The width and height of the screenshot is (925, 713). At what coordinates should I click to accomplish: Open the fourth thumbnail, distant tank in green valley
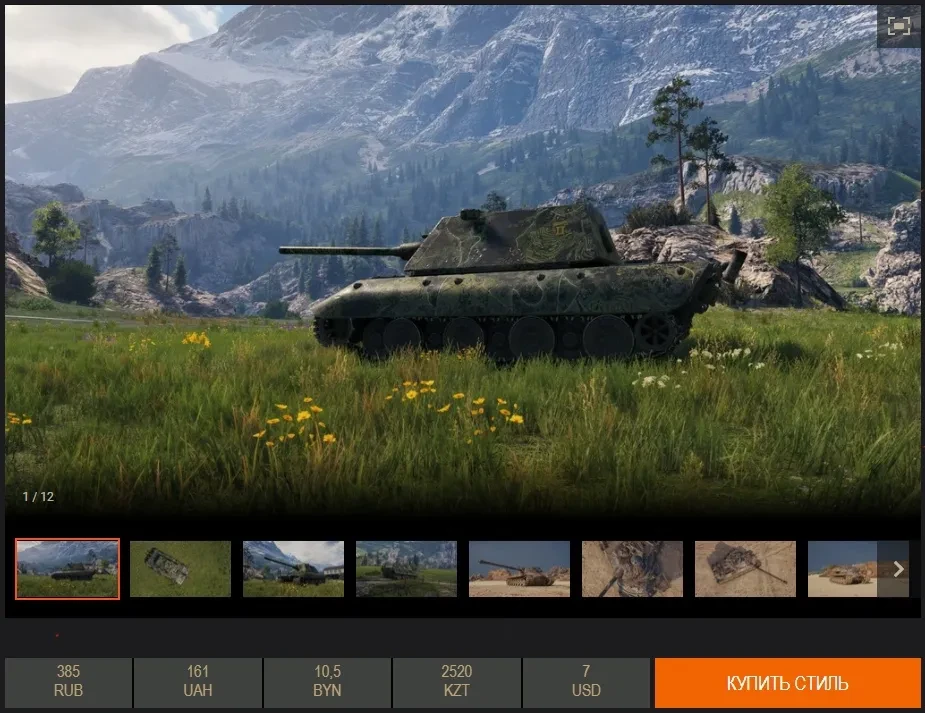tap(406, 569)
